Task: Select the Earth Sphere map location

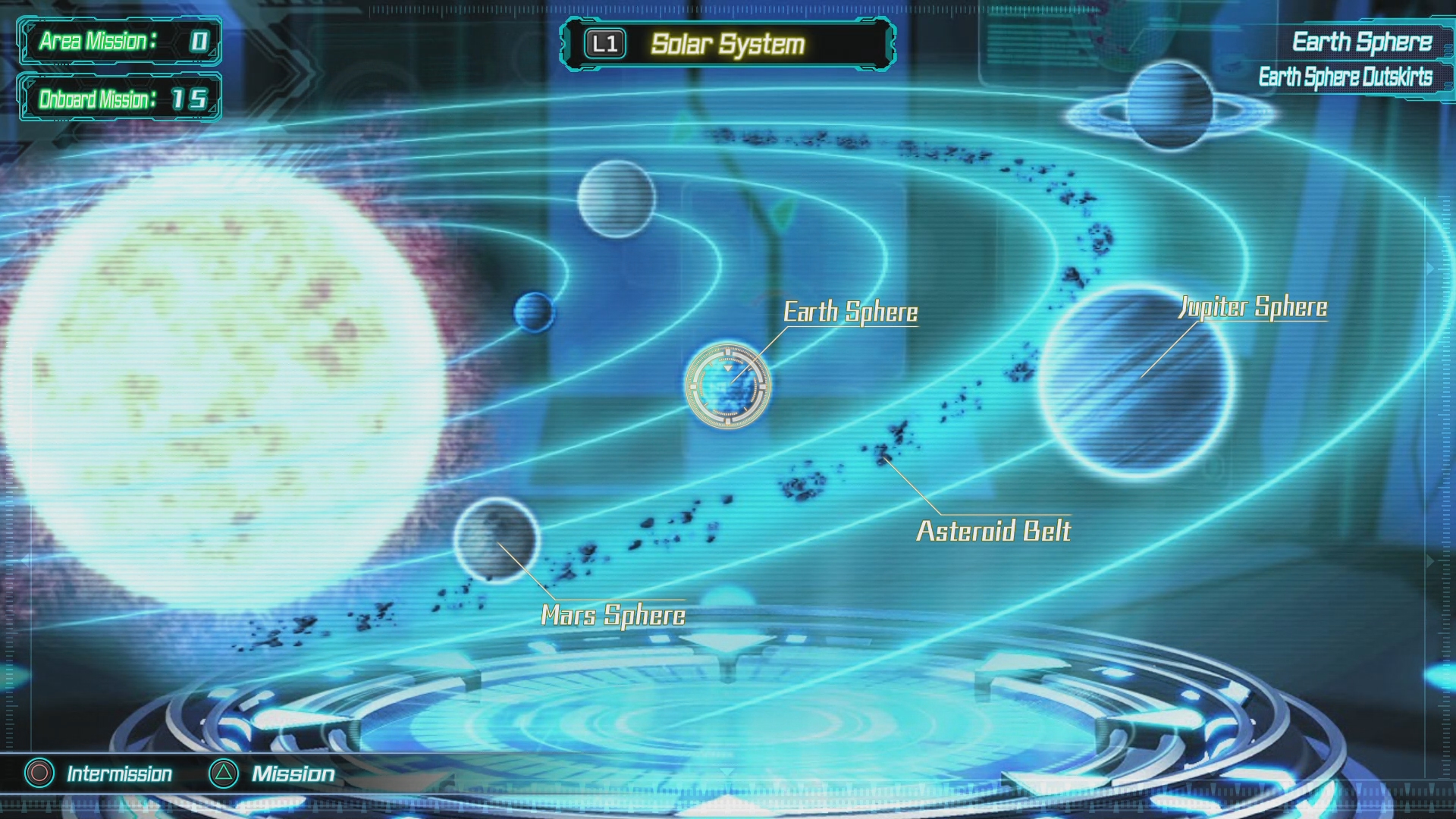Action: click(x=728, y=385)
